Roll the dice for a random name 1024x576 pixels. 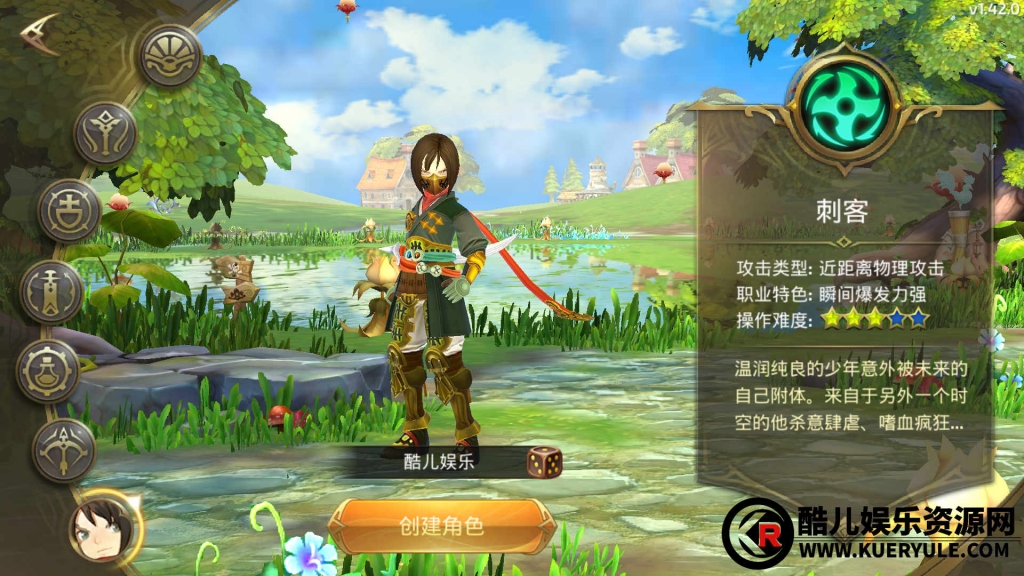544,461
